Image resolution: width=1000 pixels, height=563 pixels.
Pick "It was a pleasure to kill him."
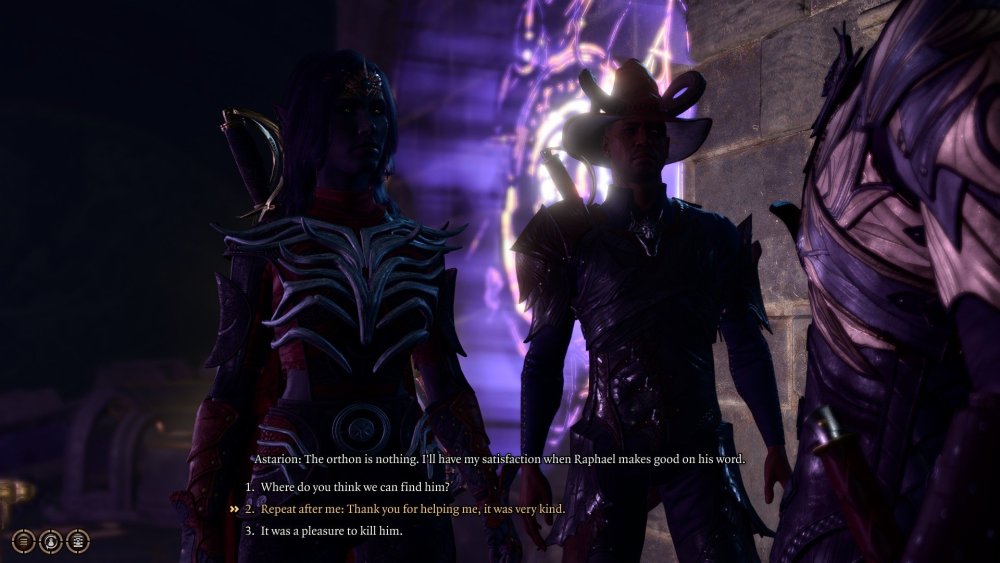[331, 531]
